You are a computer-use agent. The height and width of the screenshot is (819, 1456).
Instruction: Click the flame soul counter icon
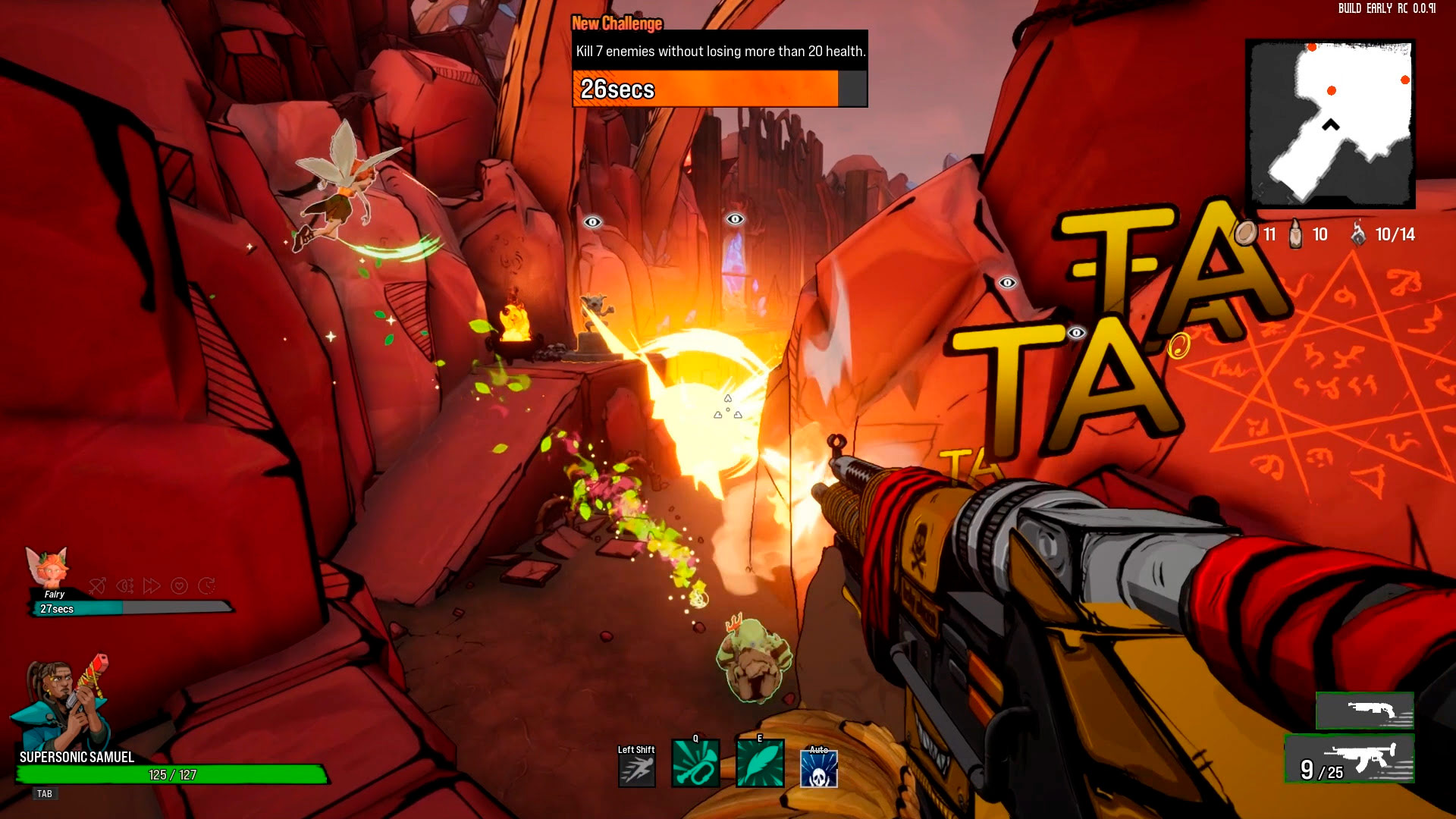1358,234
